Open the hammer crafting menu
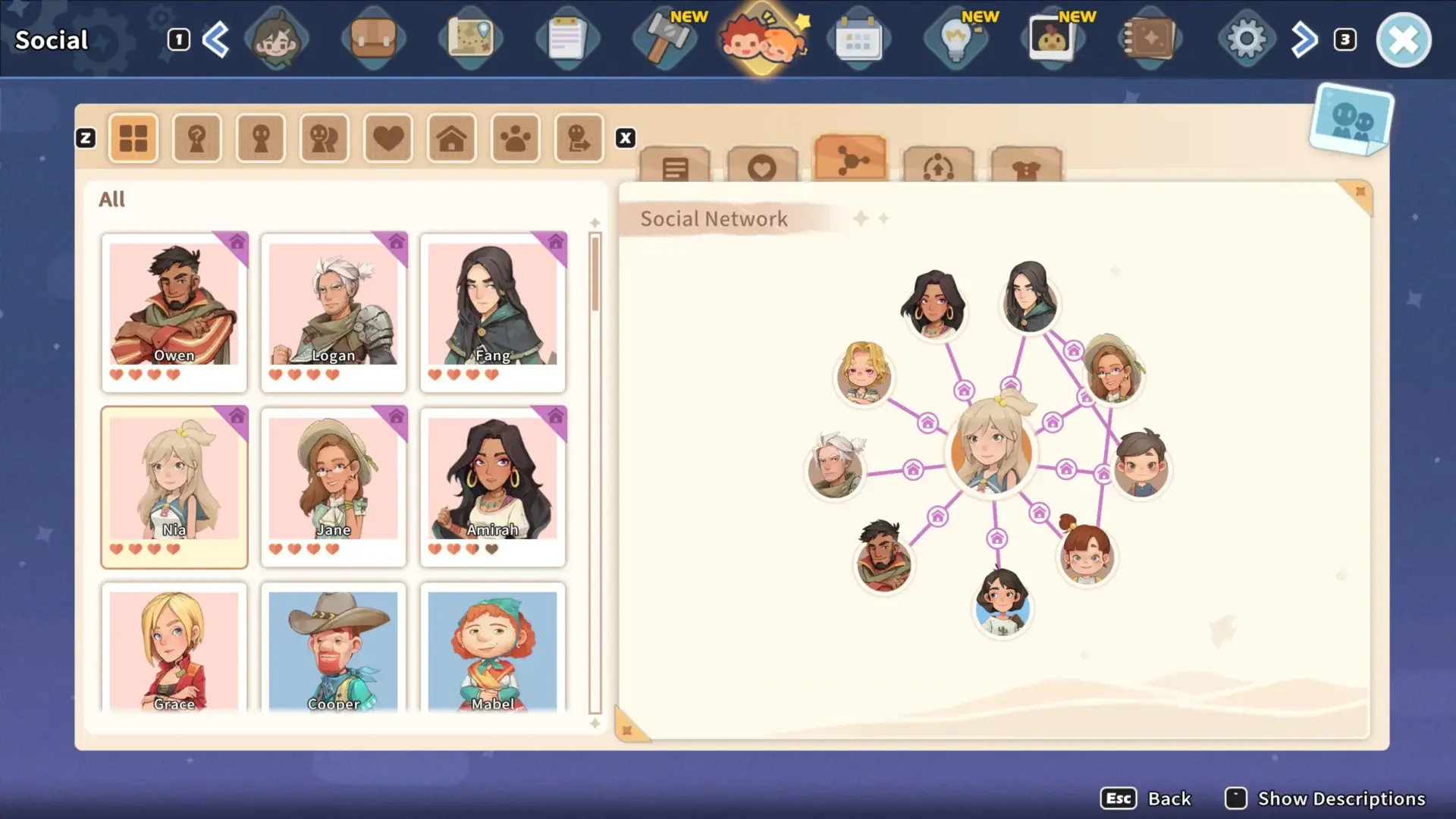 [x=665, y=39]
